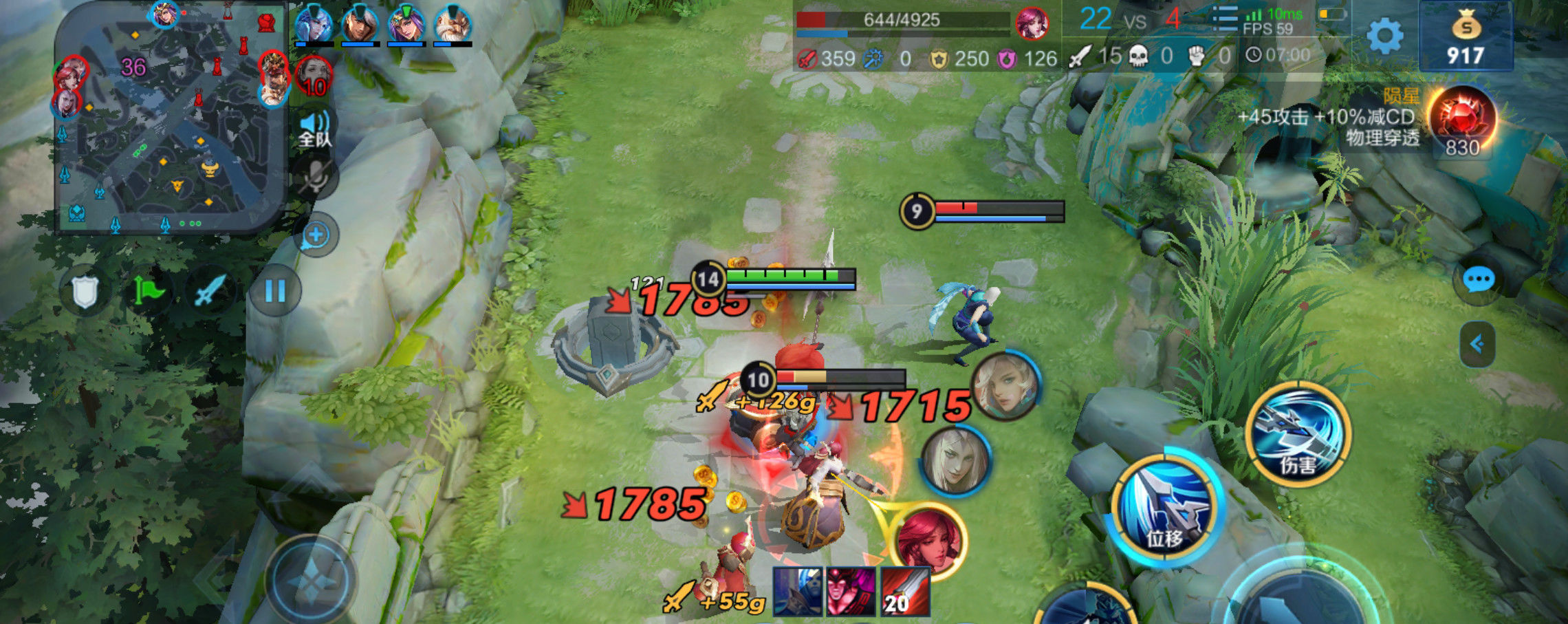Activate the 位移 dash skill
Viewport: 1568px width, 624px height.
(1167, 508)
